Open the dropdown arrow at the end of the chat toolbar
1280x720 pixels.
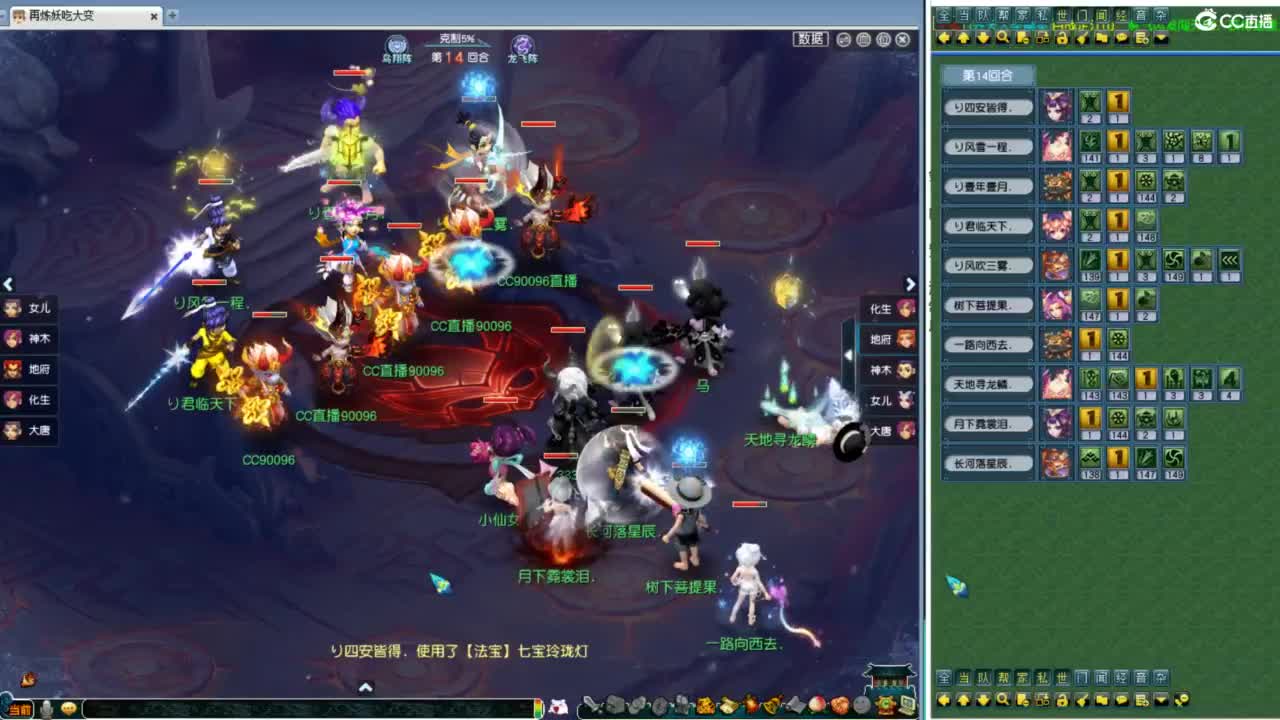tap(1161, 37)
